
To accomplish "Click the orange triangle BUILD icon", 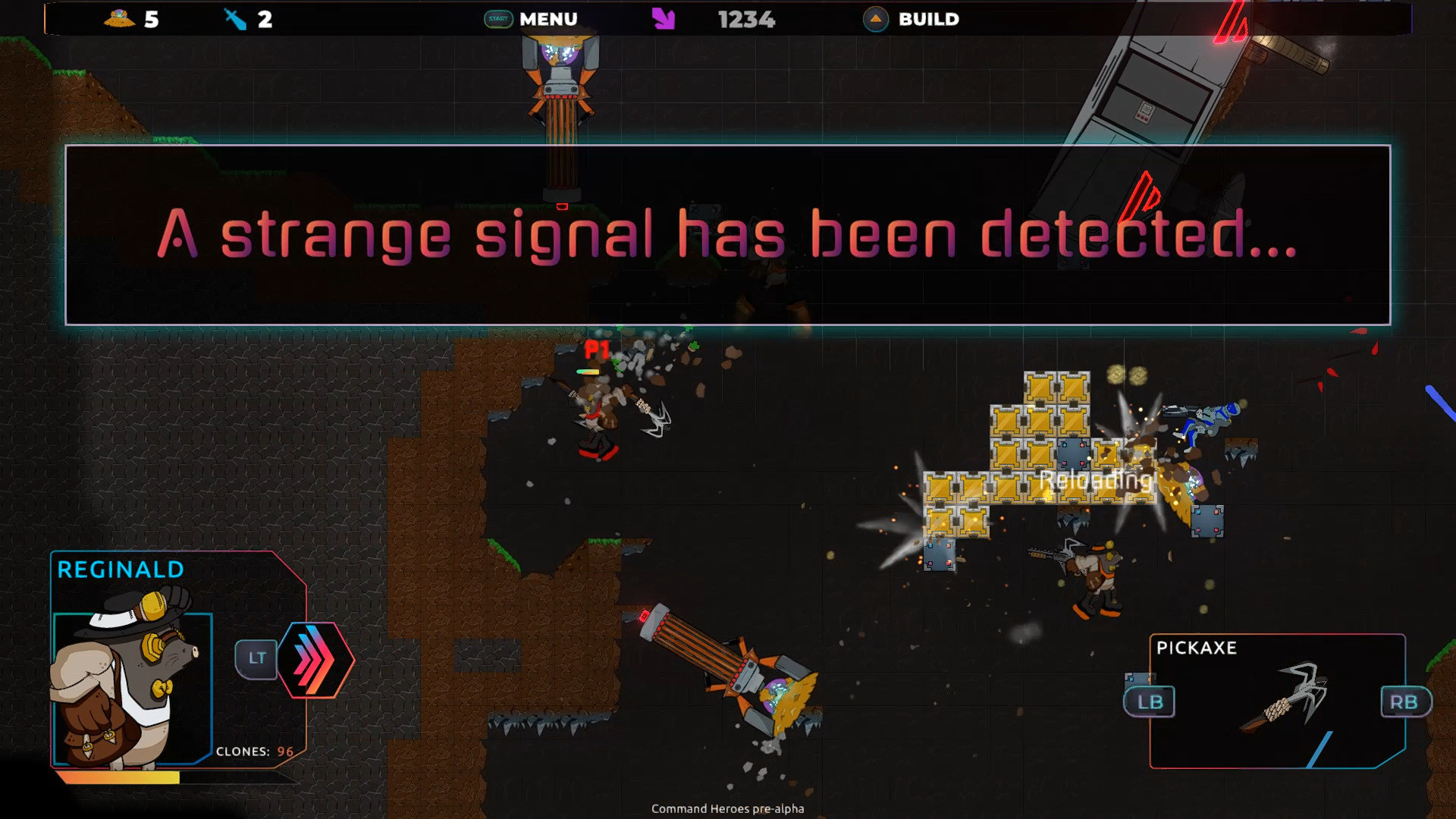I will pos(876,20).
